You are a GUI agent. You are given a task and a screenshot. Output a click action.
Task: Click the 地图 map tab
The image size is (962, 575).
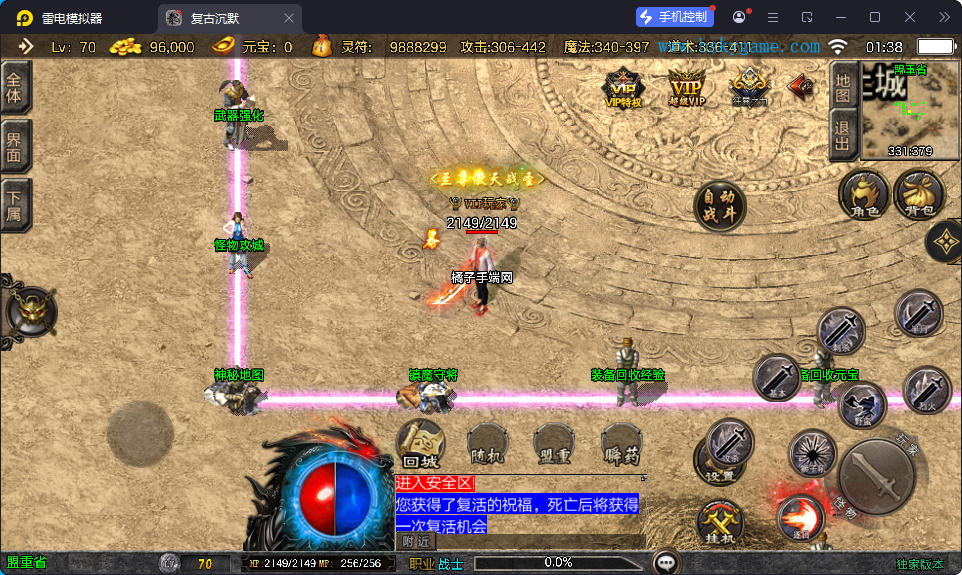(843, 86)
